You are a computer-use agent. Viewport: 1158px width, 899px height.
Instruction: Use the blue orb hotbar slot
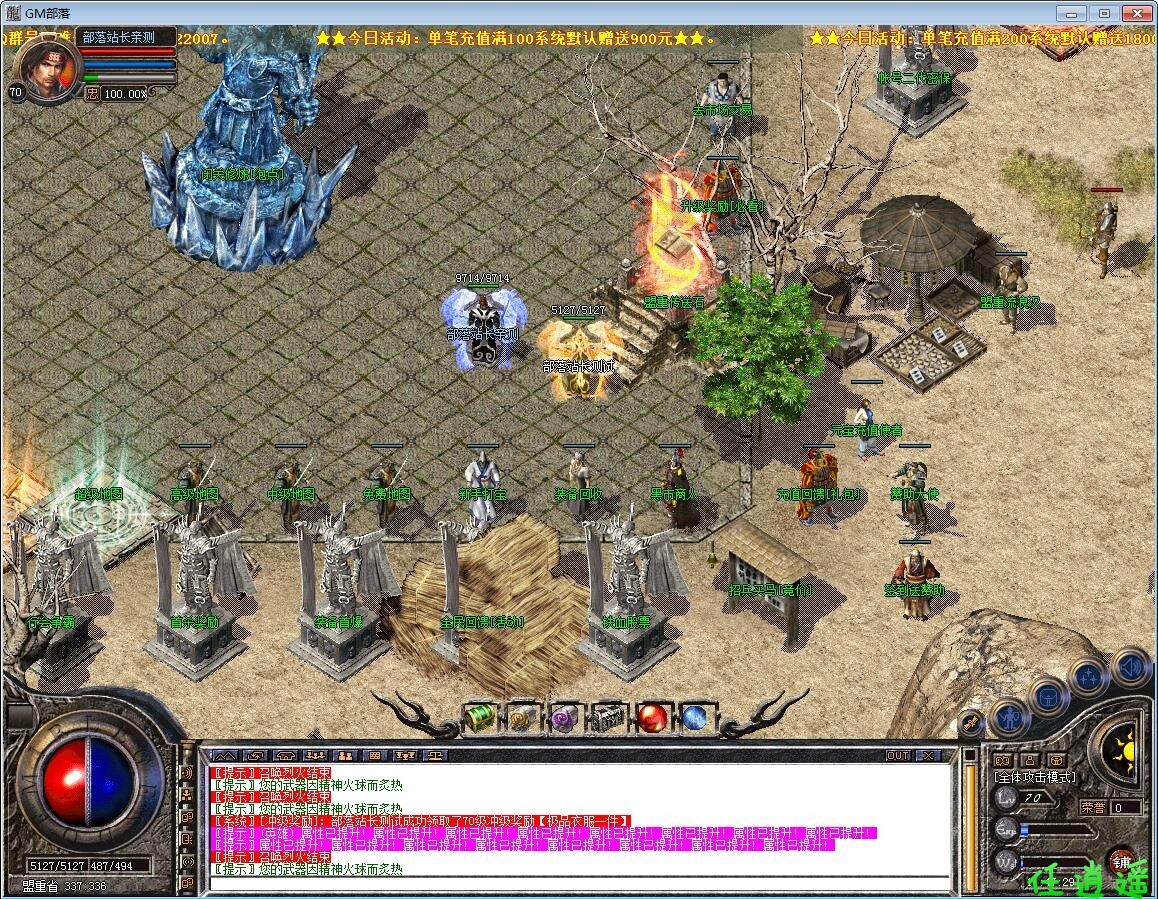(694, 718)
